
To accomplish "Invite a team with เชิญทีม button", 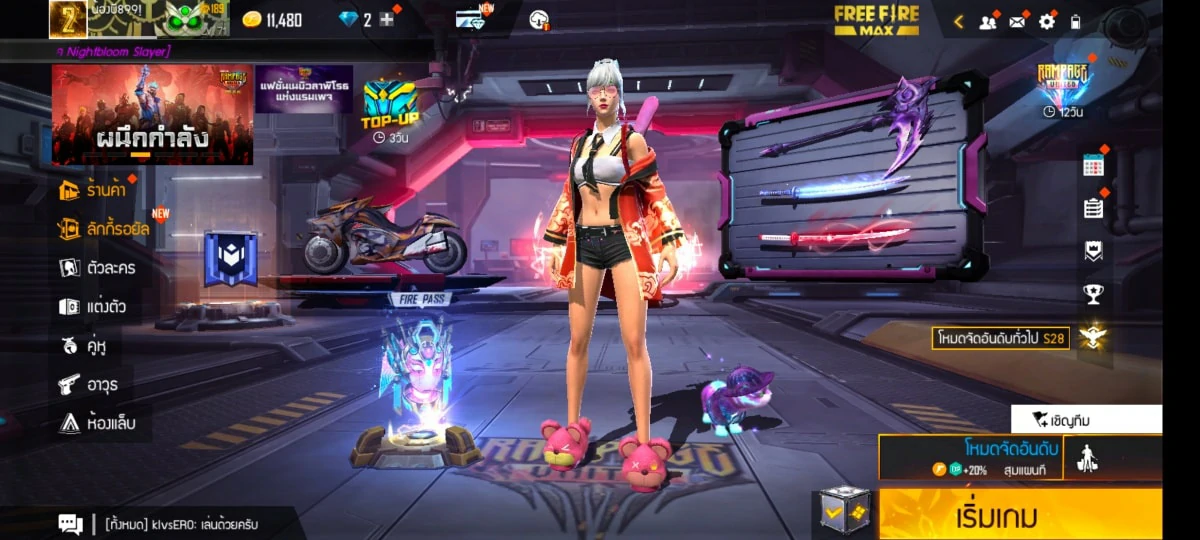I will click(x=1086, y=419).
